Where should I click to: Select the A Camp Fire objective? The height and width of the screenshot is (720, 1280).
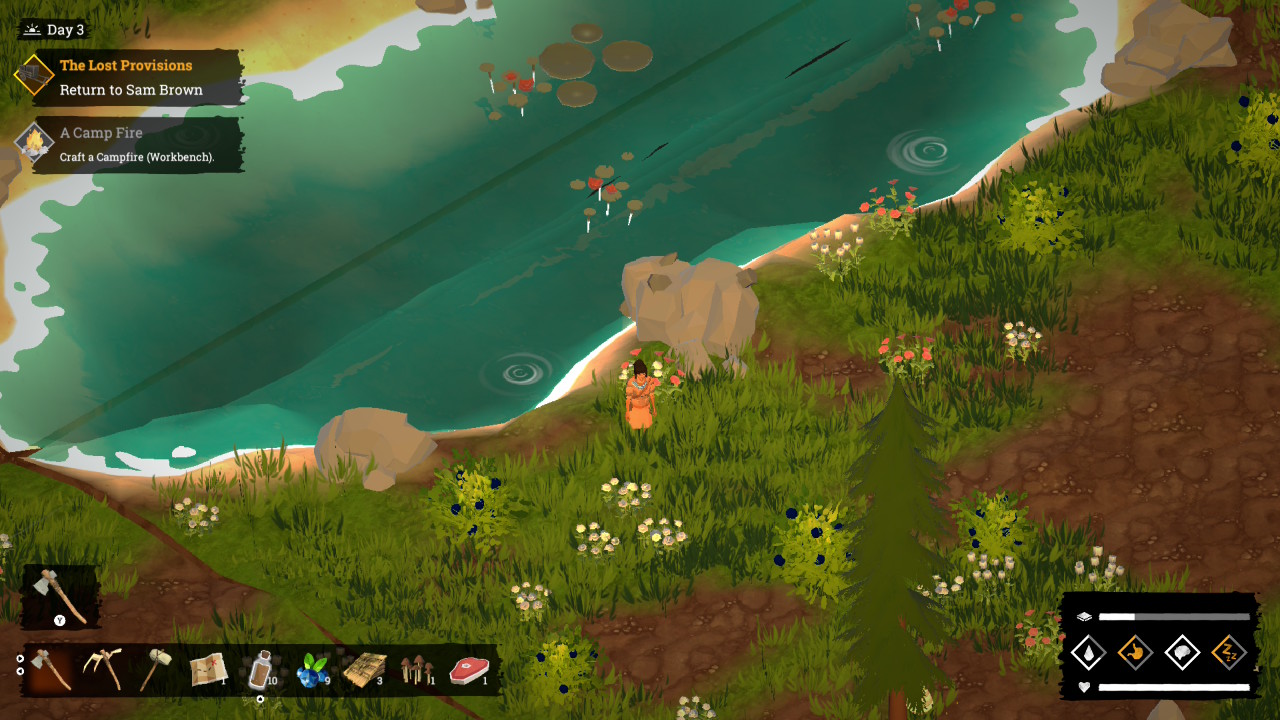click(x=130, y=144)
